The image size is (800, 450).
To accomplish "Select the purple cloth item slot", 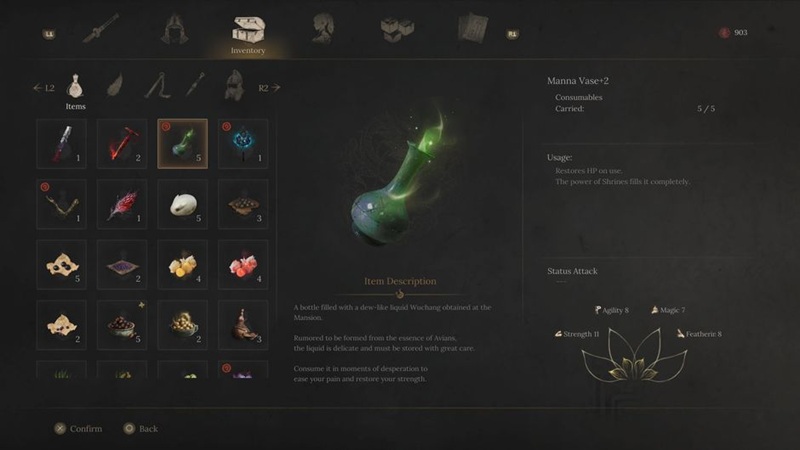I will point(122,264).
